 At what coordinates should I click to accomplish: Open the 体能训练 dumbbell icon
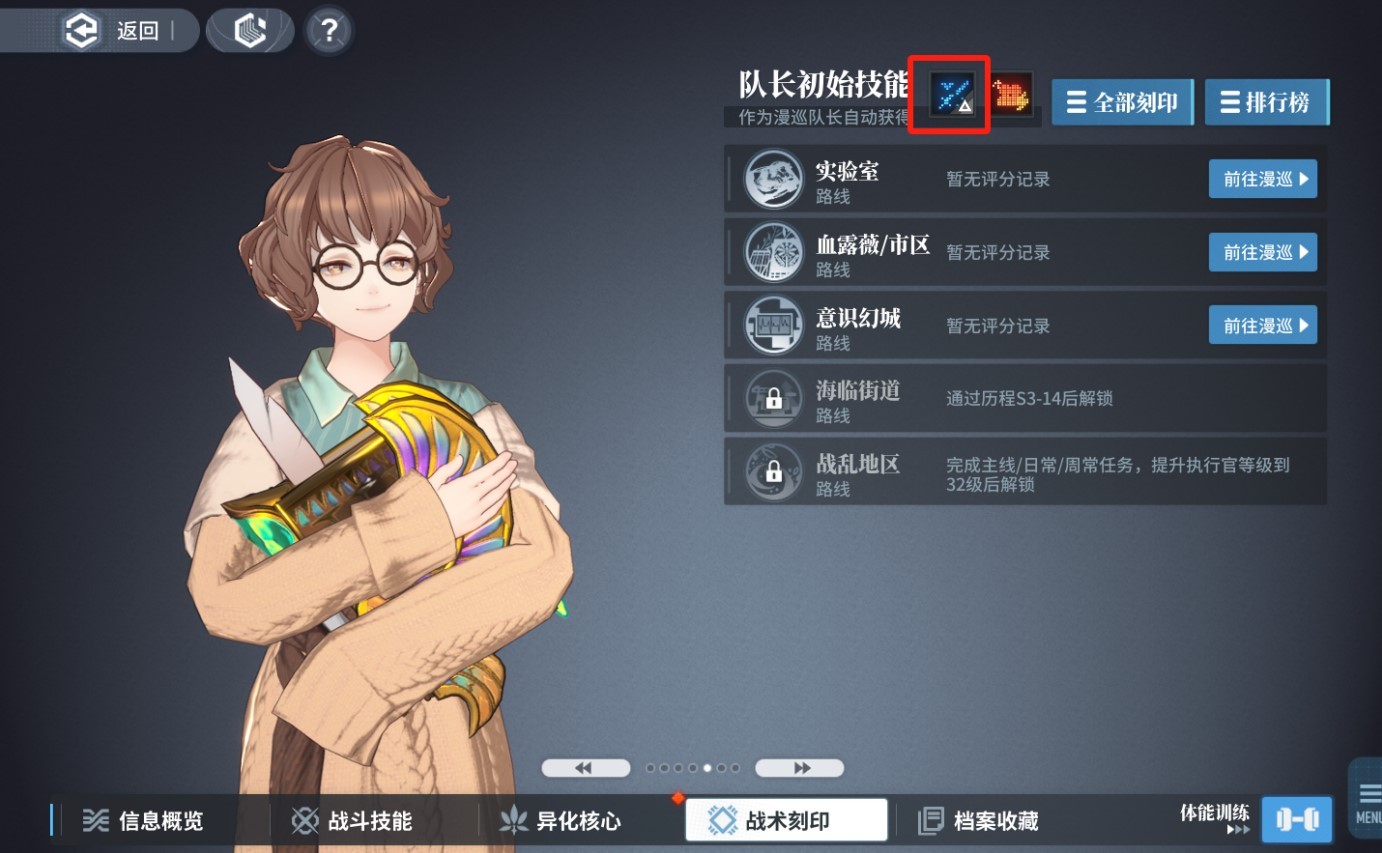1297,818
